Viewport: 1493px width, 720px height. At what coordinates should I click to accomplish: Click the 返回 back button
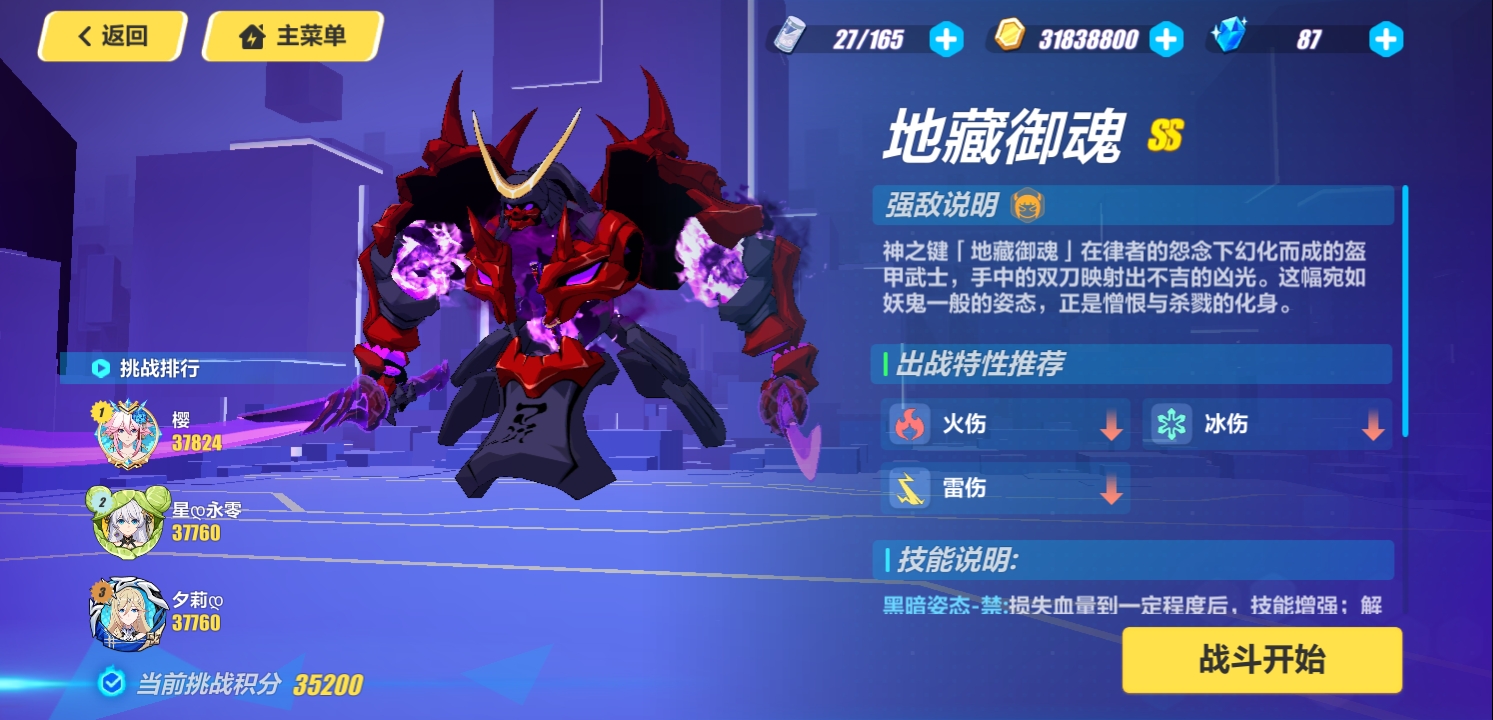point(111,36)
